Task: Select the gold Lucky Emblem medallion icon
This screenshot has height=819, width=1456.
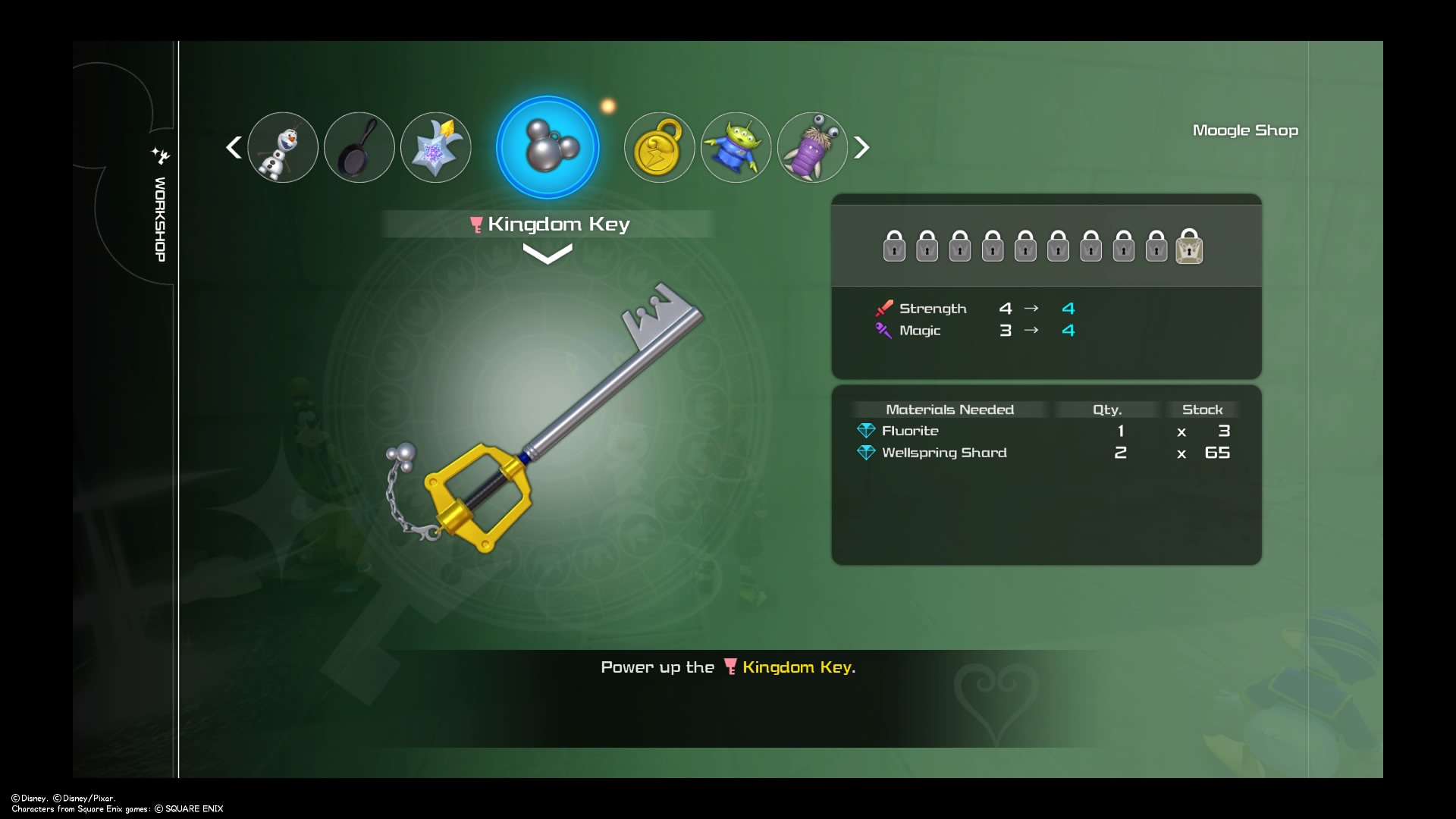Action: click(658, 147)
